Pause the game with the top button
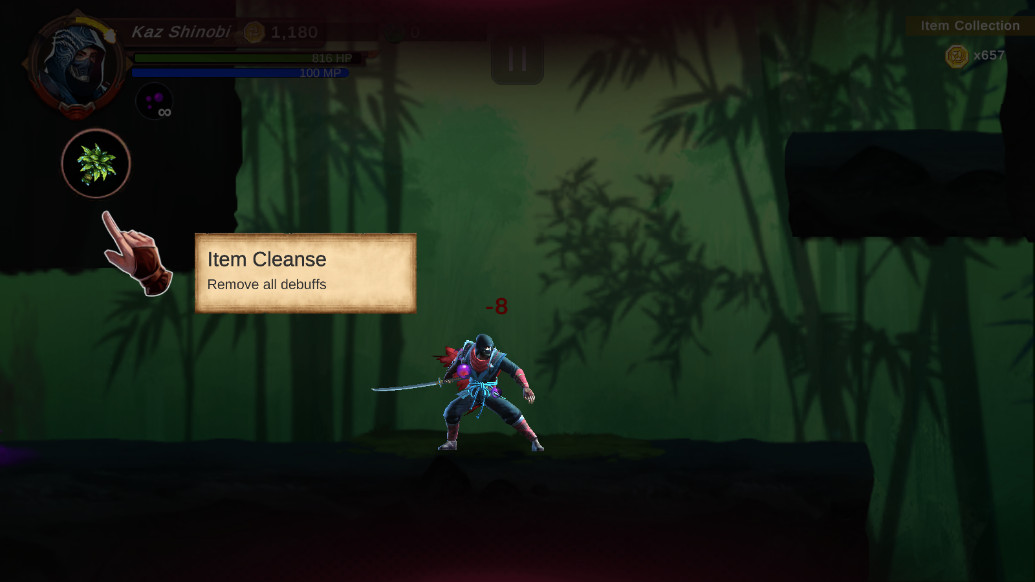Viewport: 1035px width, 582px height. [517, 59]
